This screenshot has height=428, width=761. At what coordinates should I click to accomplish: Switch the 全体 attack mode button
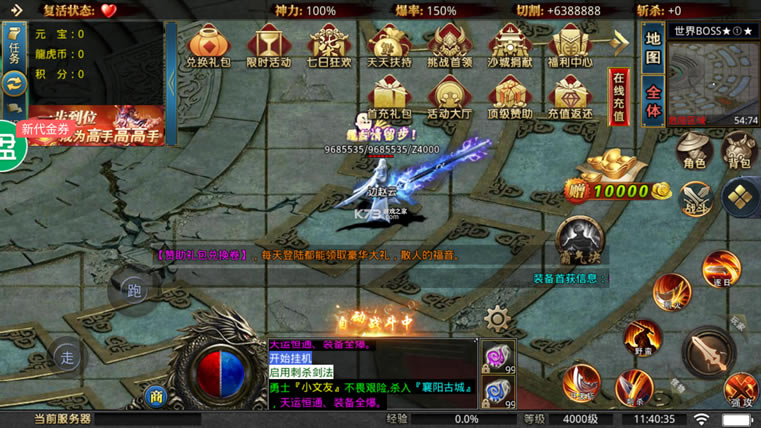[653, 100]
